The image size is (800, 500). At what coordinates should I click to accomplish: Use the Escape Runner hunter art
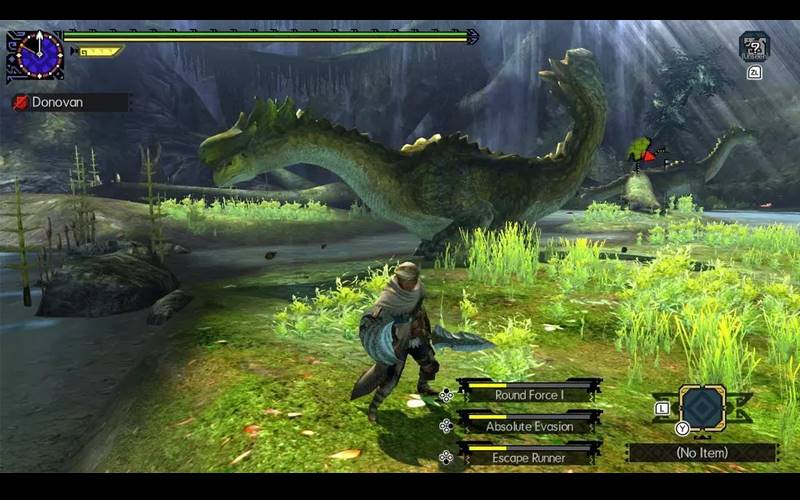(529, 457)
